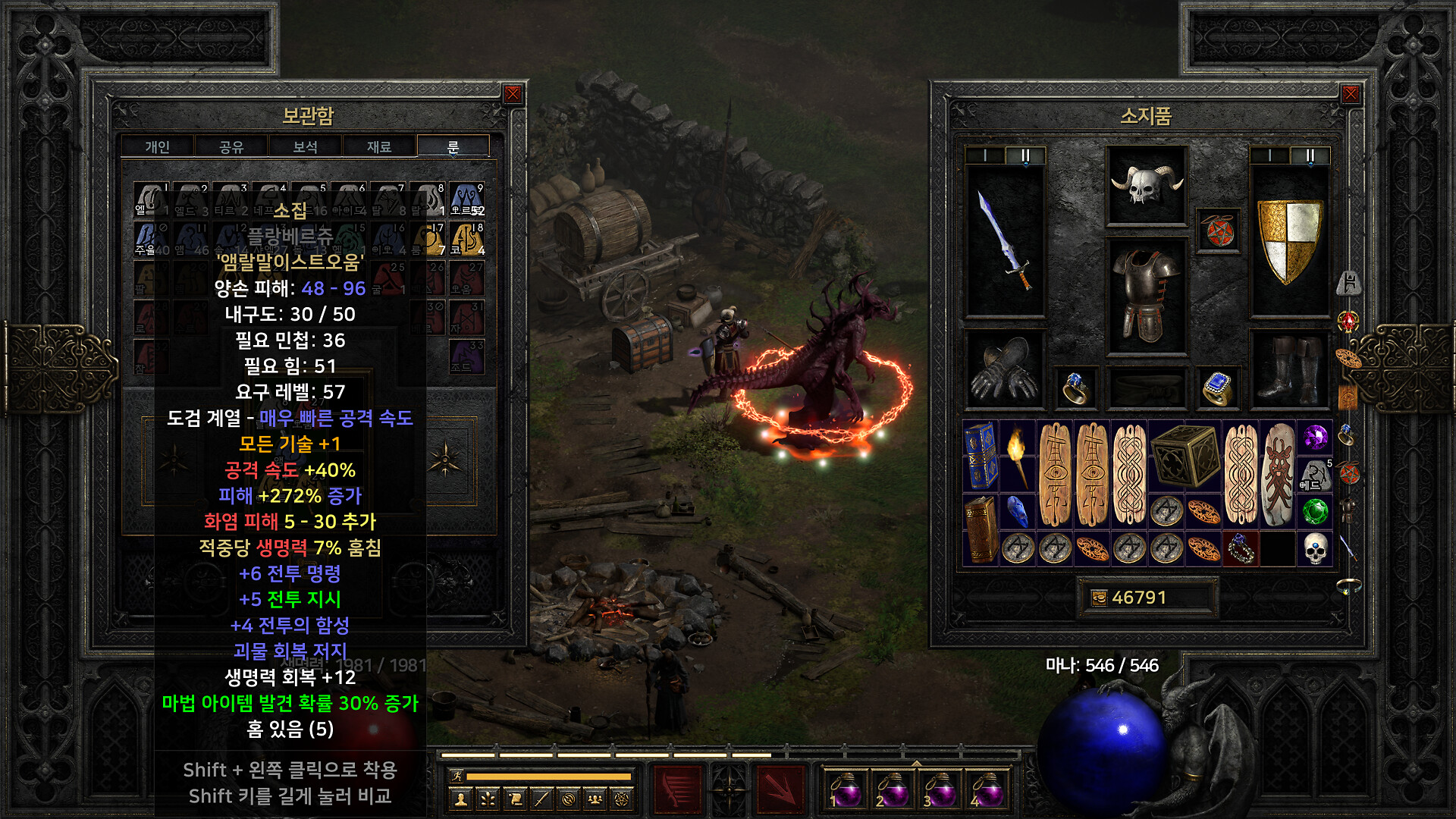Pick the equipped body armor
1456x819 pixels.
click(1146, 296)
